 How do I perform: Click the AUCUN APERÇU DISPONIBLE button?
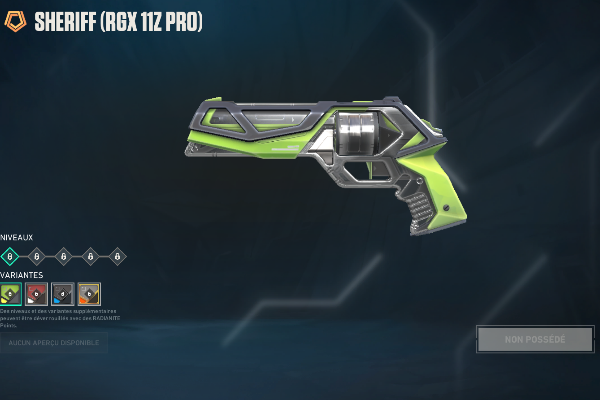(x=54, y=343)
